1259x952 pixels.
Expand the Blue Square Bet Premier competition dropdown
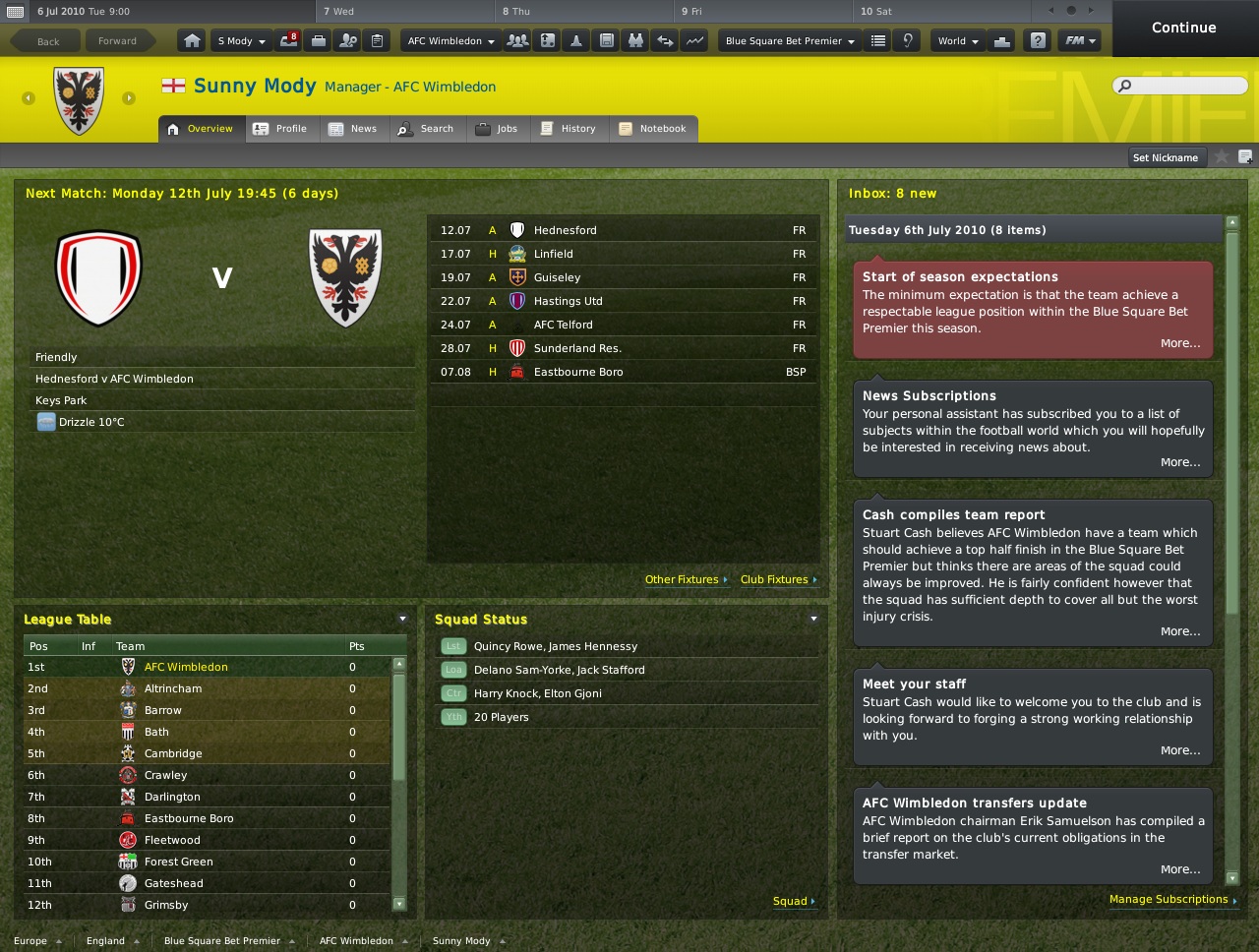tap(787, 40)
